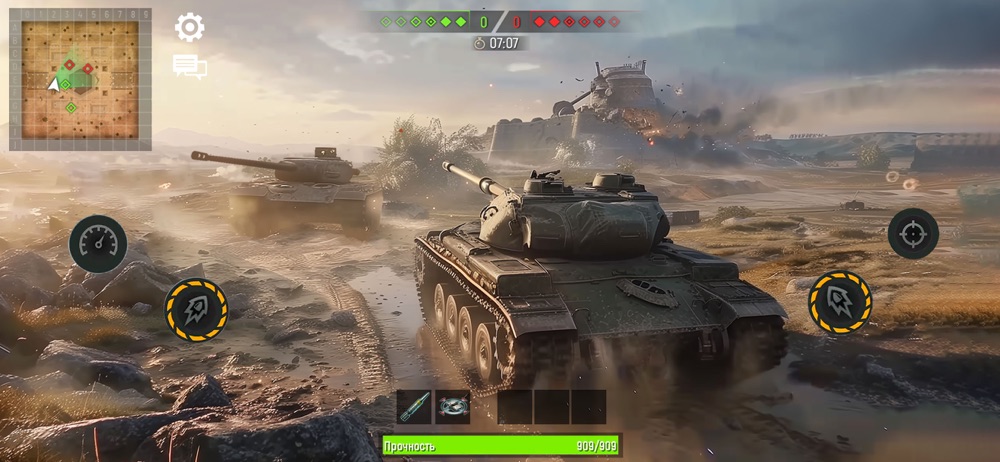The width and height of the screenshot is (1000, 462).
Task: Select the ammunition shell slot
Action: tap(414, 407)
